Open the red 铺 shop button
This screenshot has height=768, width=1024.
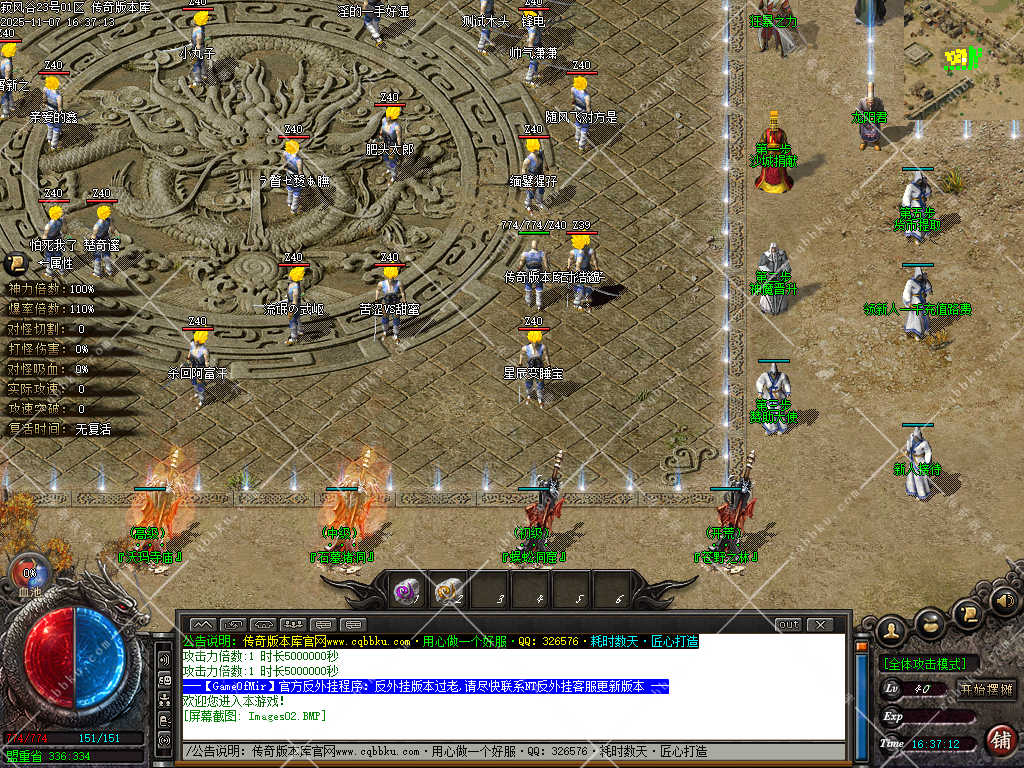999,740
